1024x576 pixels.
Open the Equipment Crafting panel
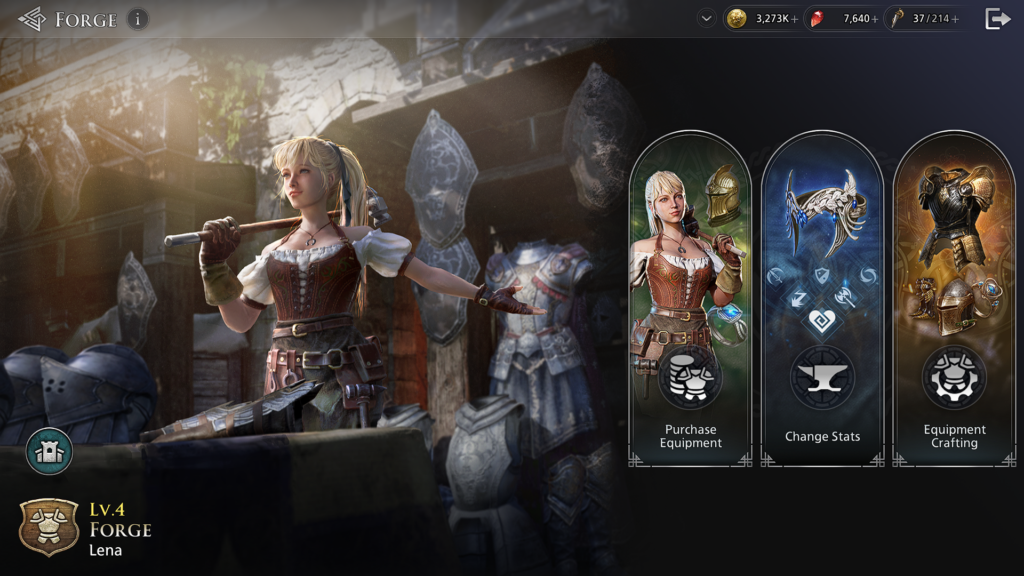tap(954, 300)
